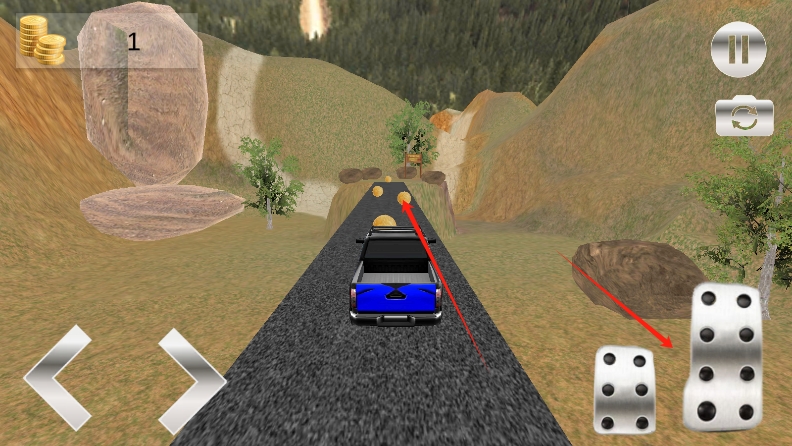Steer right with the right arrow

tap(190, 380)
